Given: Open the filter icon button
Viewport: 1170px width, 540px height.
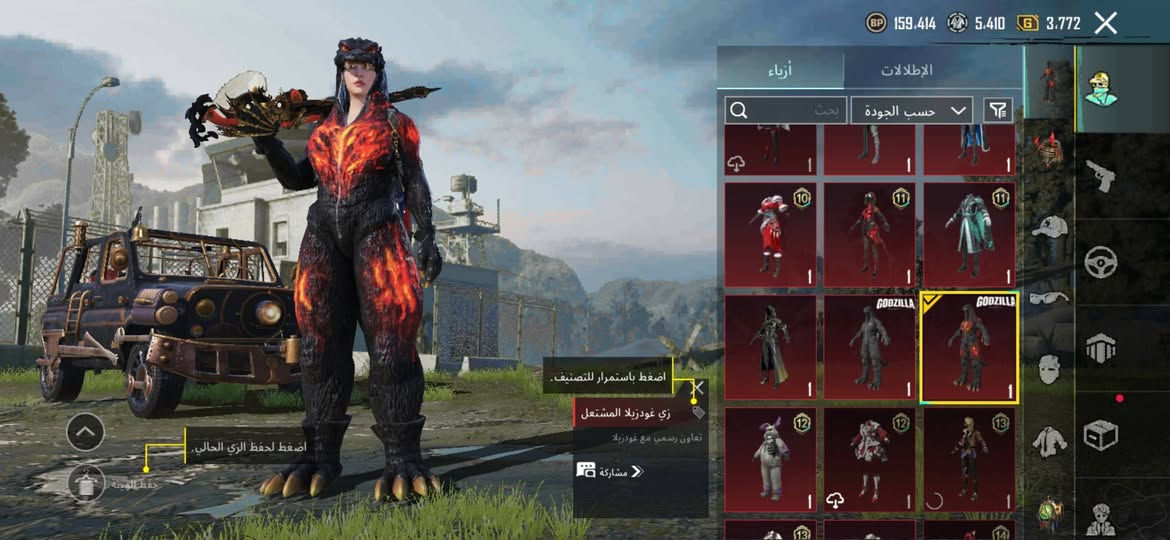Looking at the screenshot, I should [998, 110].
